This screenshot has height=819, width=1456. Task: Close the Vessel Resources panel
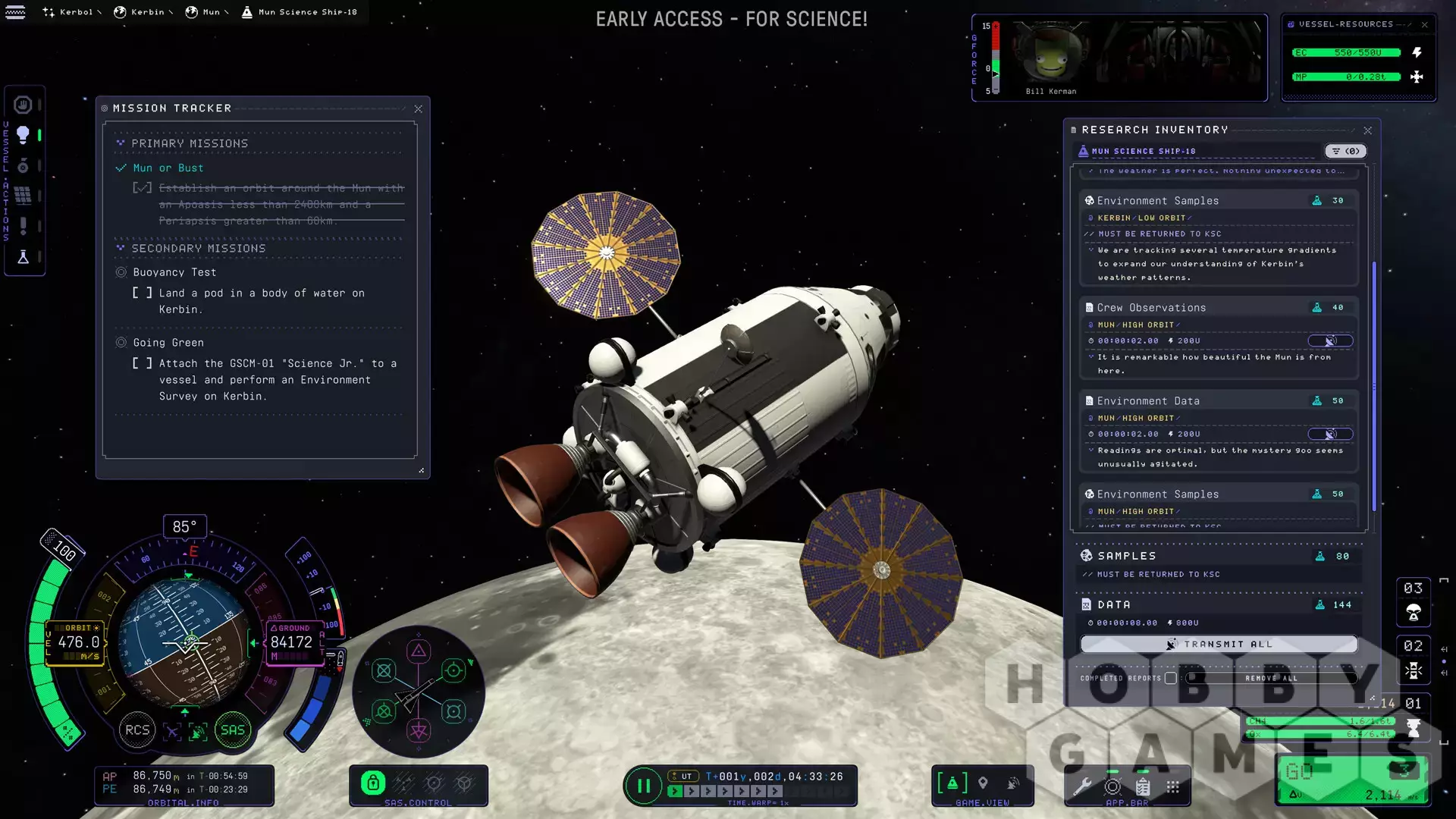click(1424, 25)
